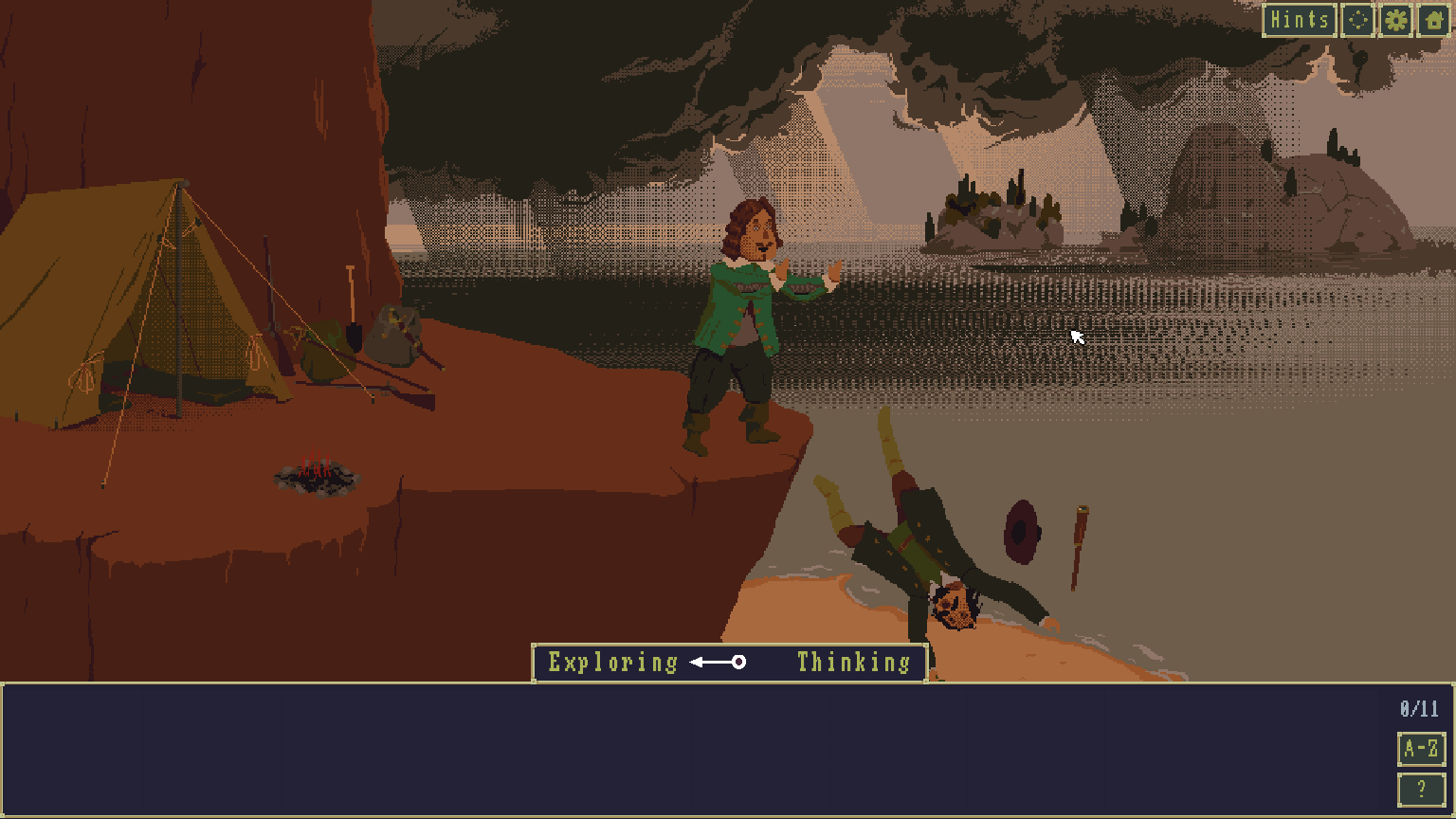Open the settings with the gear icon
Viewport: 1456px width, 819px height.
point(1394,19)
